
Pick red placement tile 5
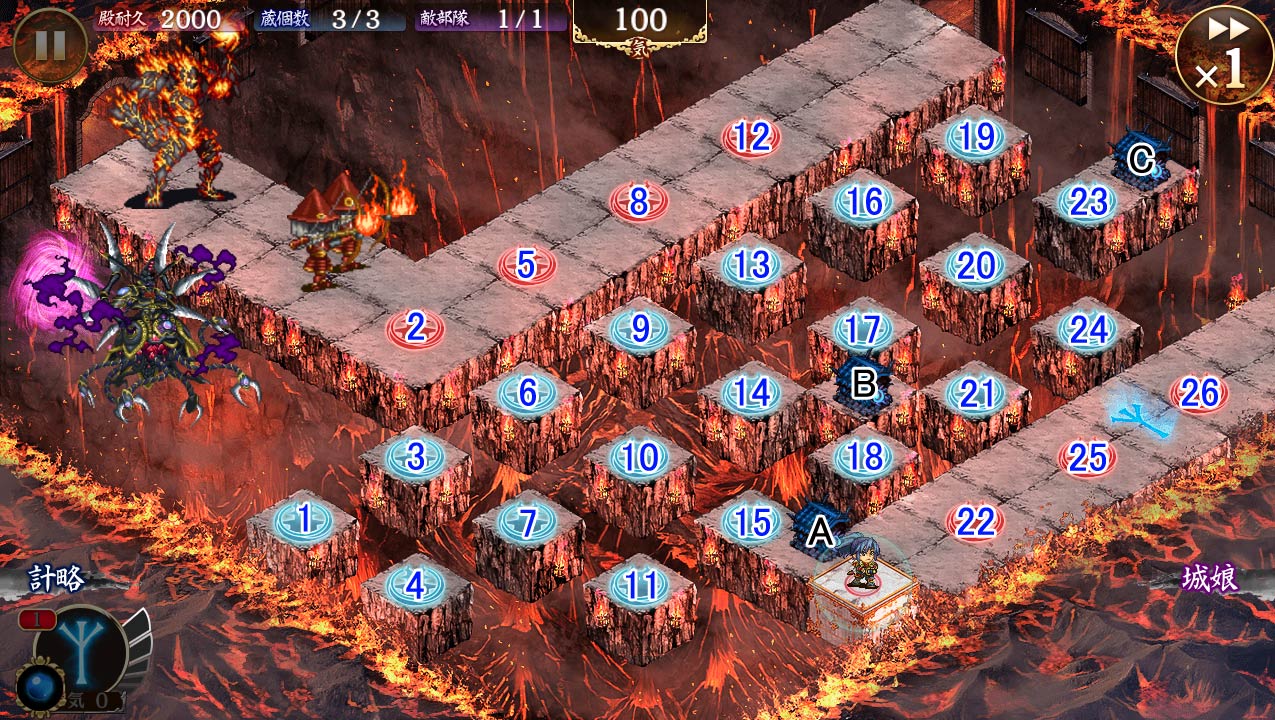(527, 265)
